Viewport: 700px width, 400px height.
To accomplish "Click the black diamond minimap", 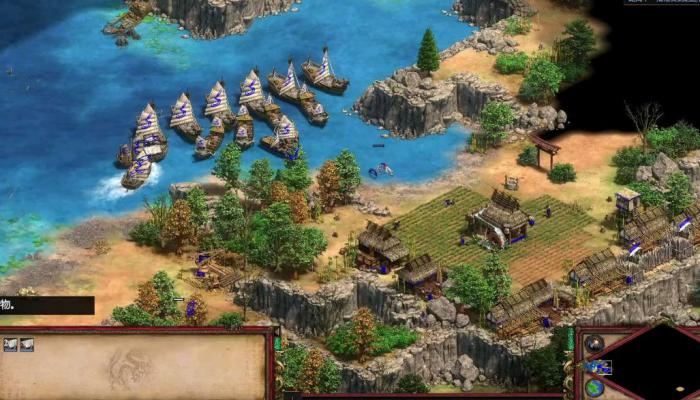I will (x=660, y=364).
